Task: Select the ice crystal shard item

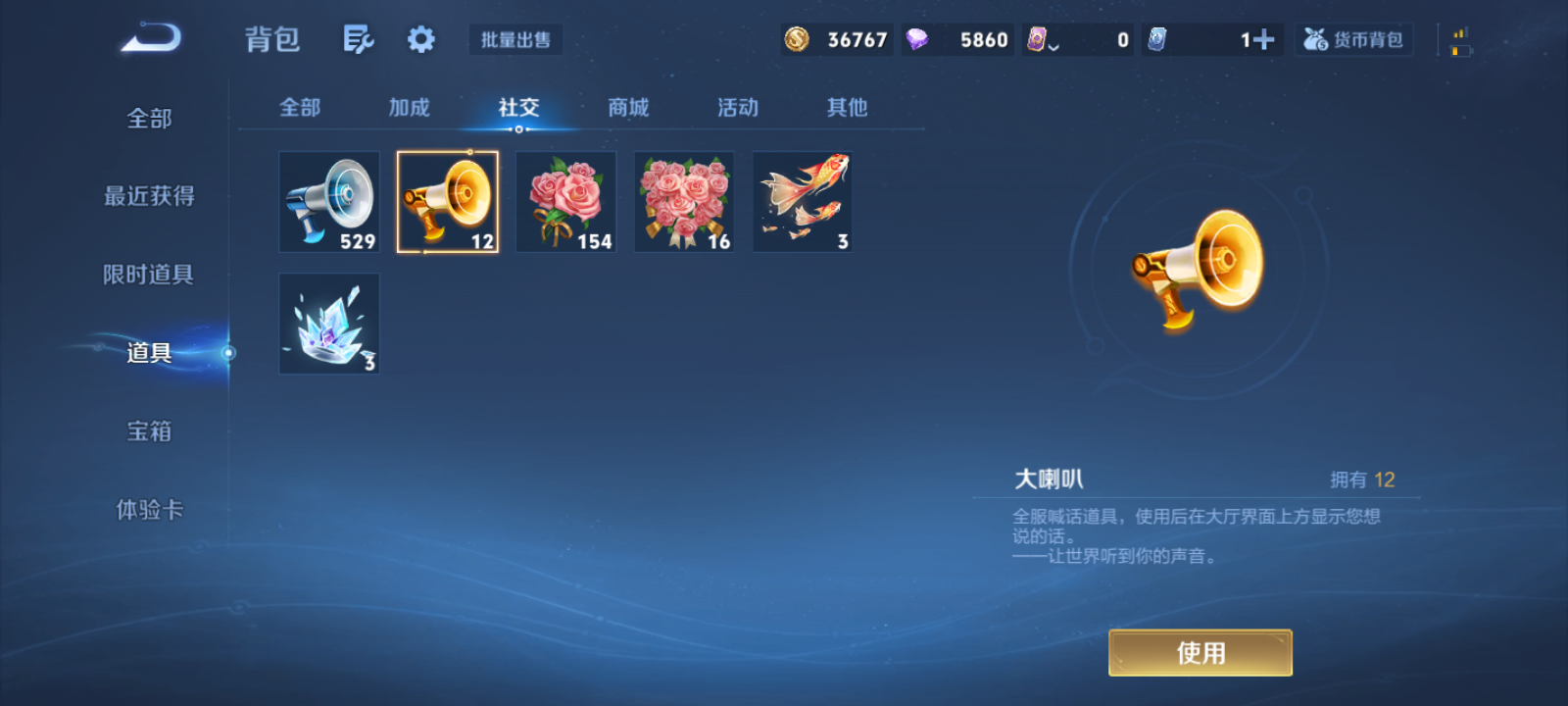Action: point(328,324)
